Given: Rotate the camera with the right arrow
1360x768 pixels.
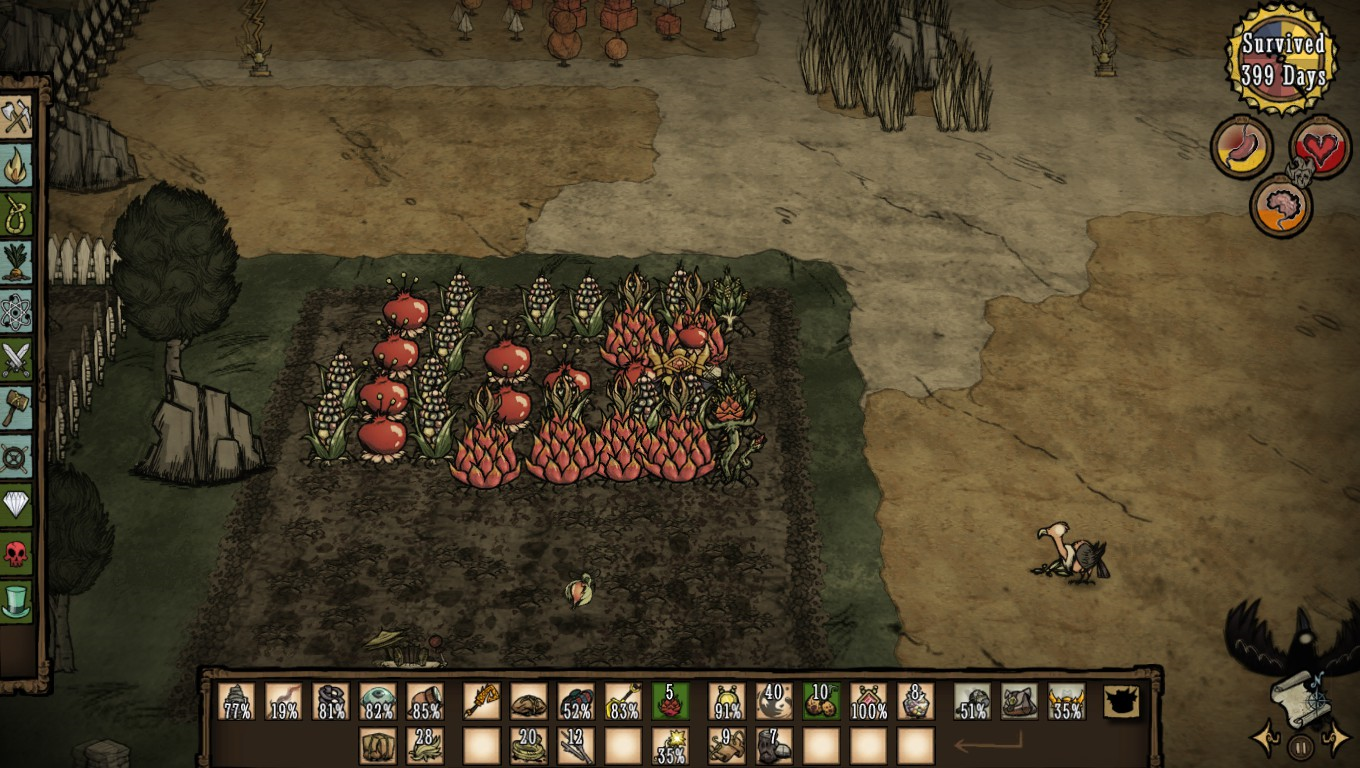Looking at the screenshot, I should [x=1337, y=739].
